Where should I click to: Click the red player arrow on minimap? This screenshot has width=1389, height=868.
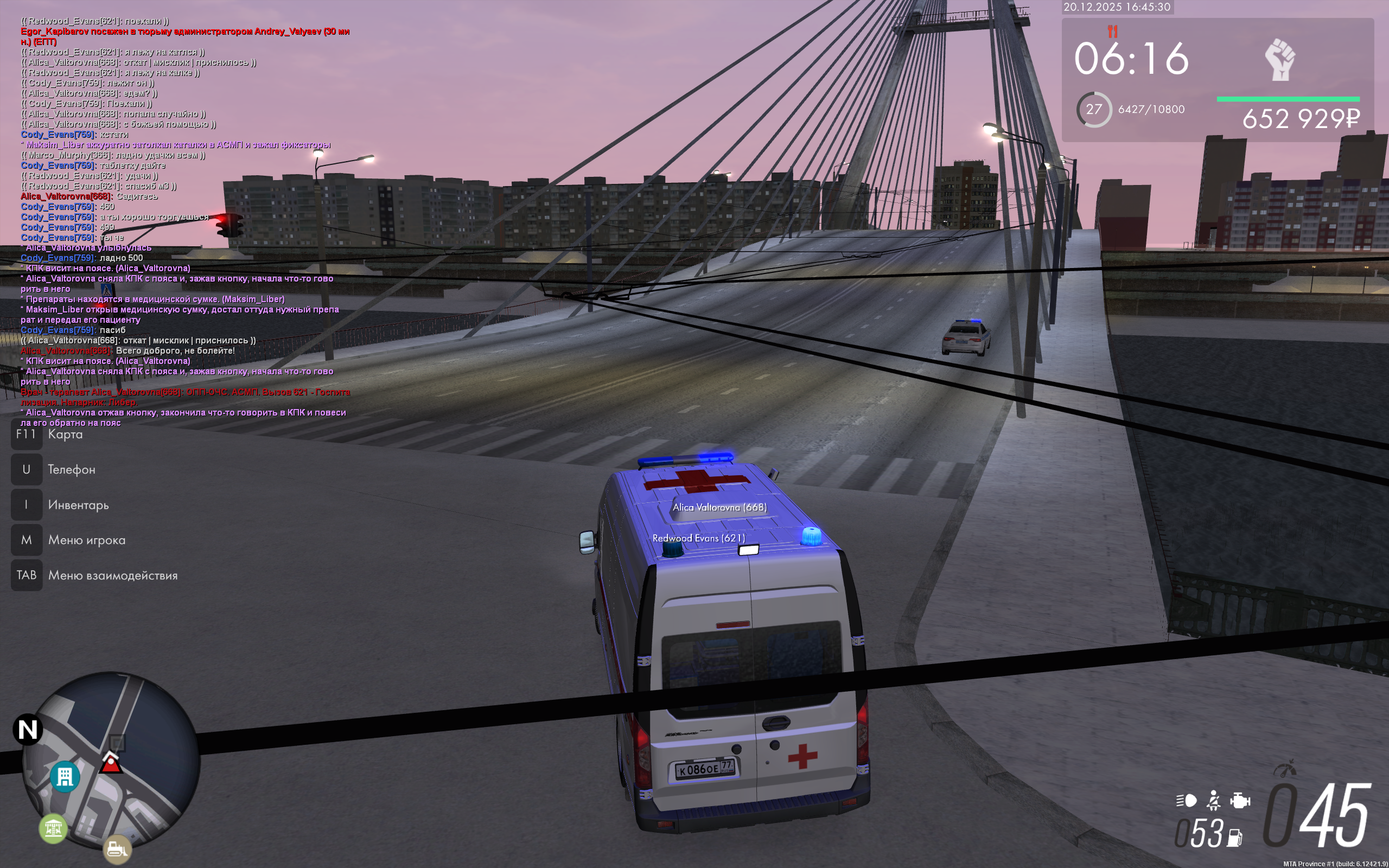point(111,763)
